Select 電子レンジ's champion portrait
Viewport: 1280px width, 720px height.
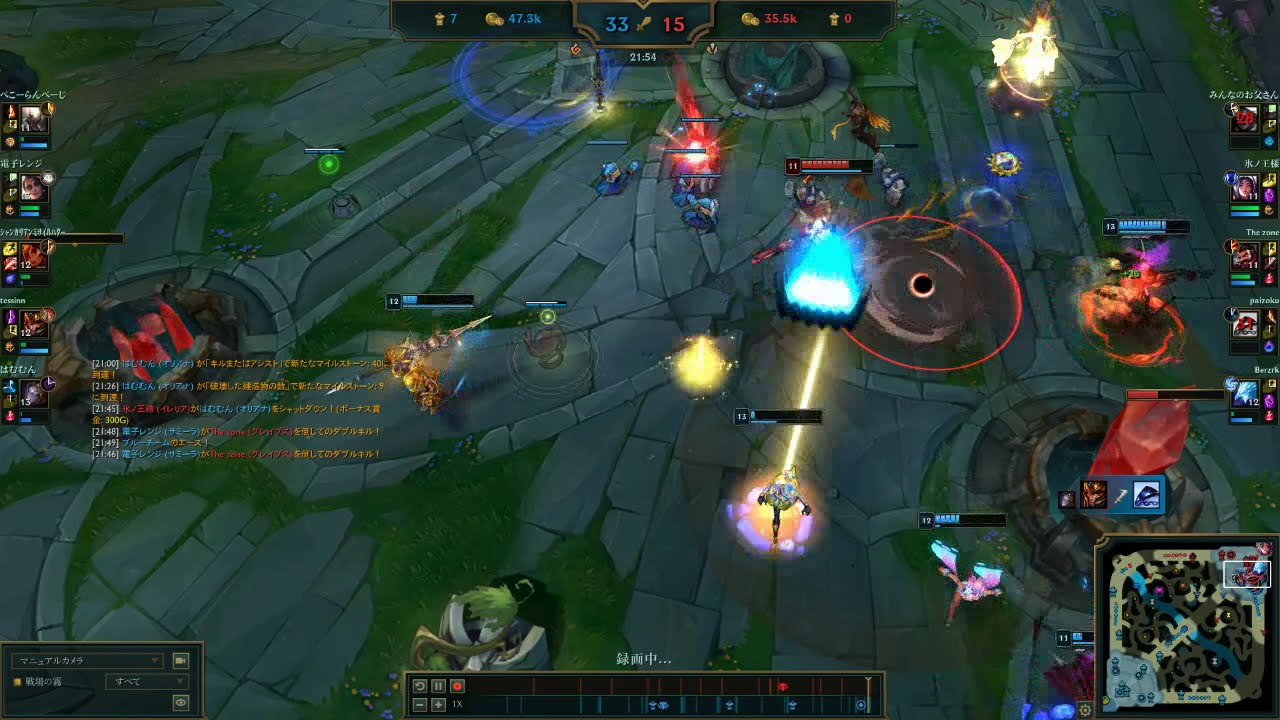click(x=32, y=187)
